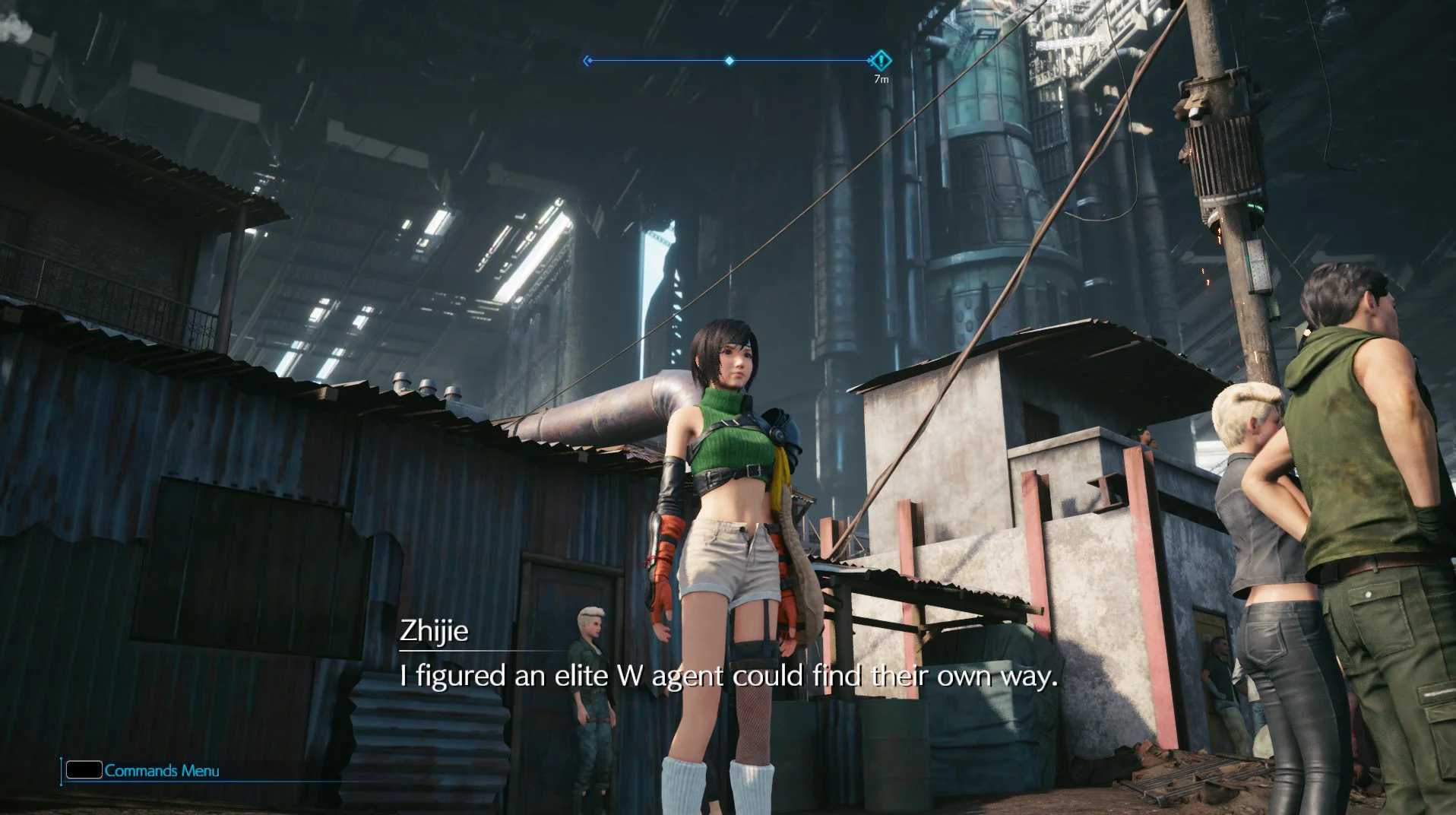
Task: Click the right-pointing arrows near the quest marker
Action: (x=871, y=60)
